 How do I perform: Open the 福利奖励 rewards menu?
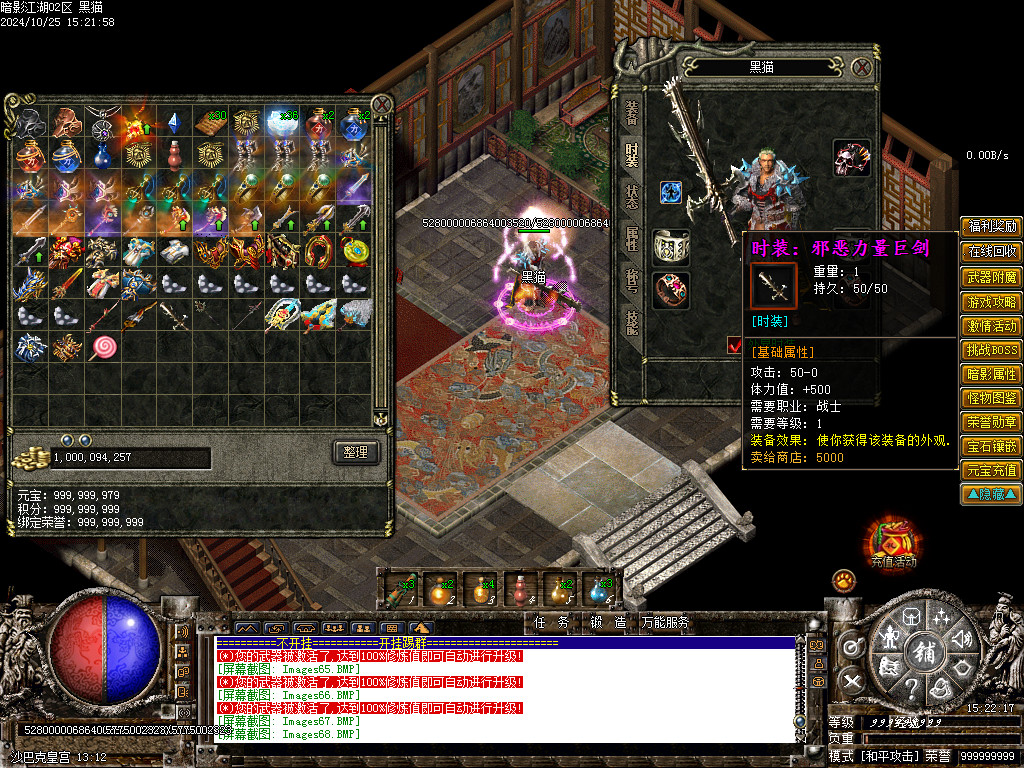click(991, 226)
